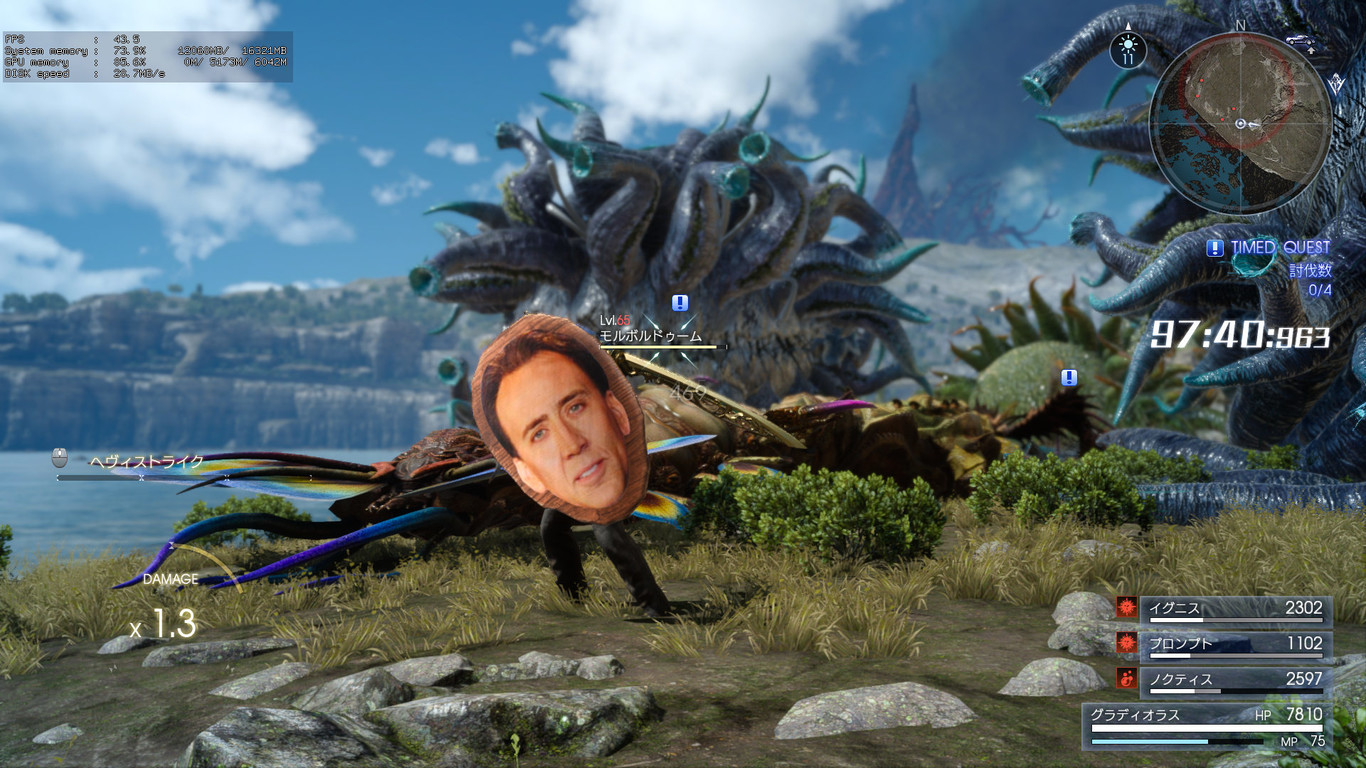Click the red status ailment icon on ノクティス
Screen dimensions: 1366x768
point(1129,678)
